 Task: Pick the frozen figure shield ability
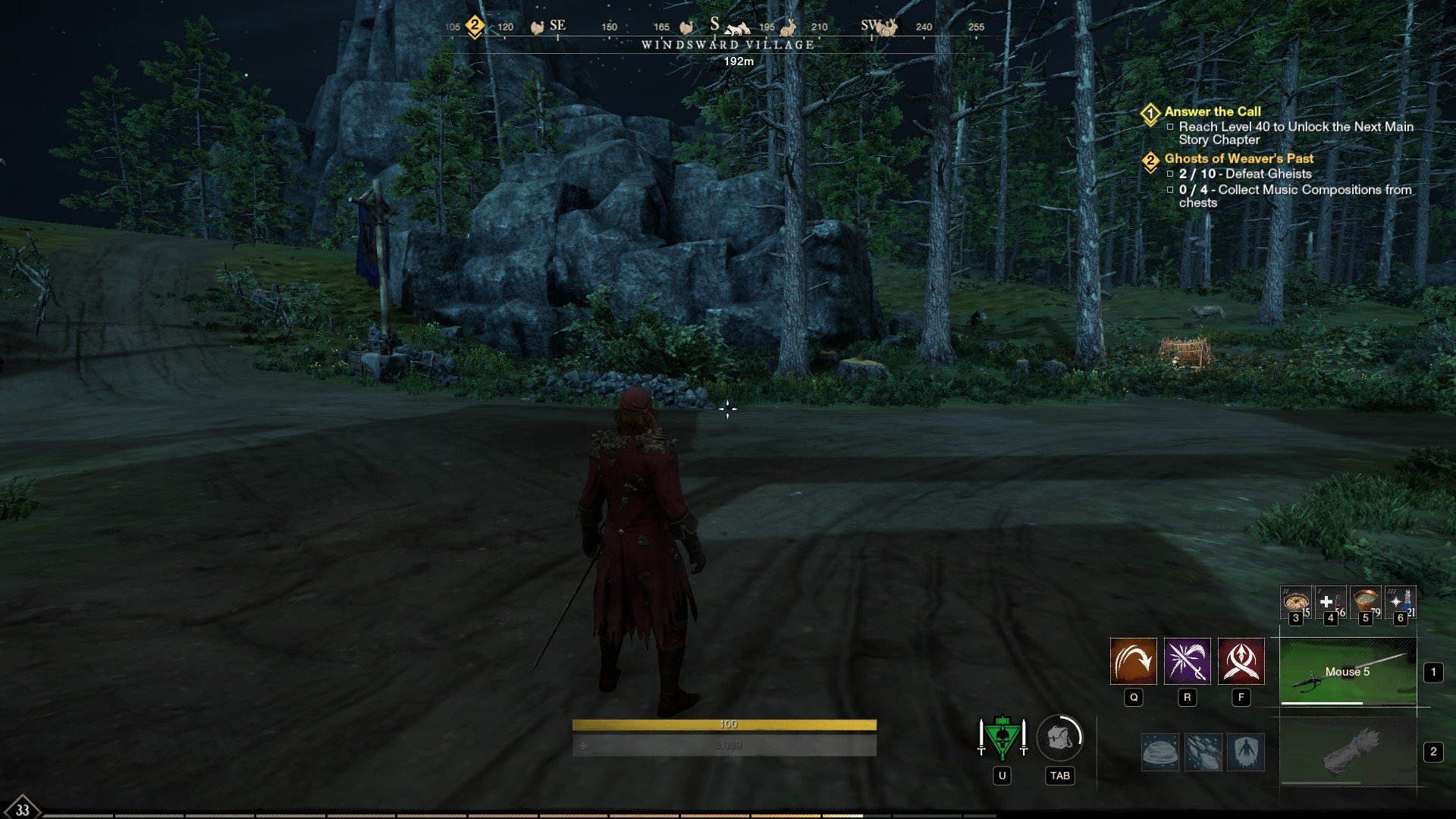1246,752
